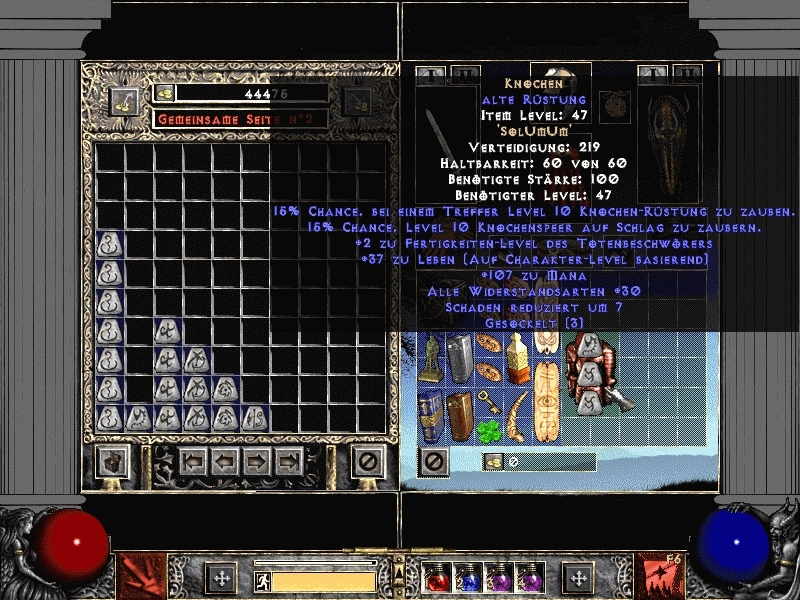Toggle the run/walk button
800x600 pixels.
(x=261, y=580)
